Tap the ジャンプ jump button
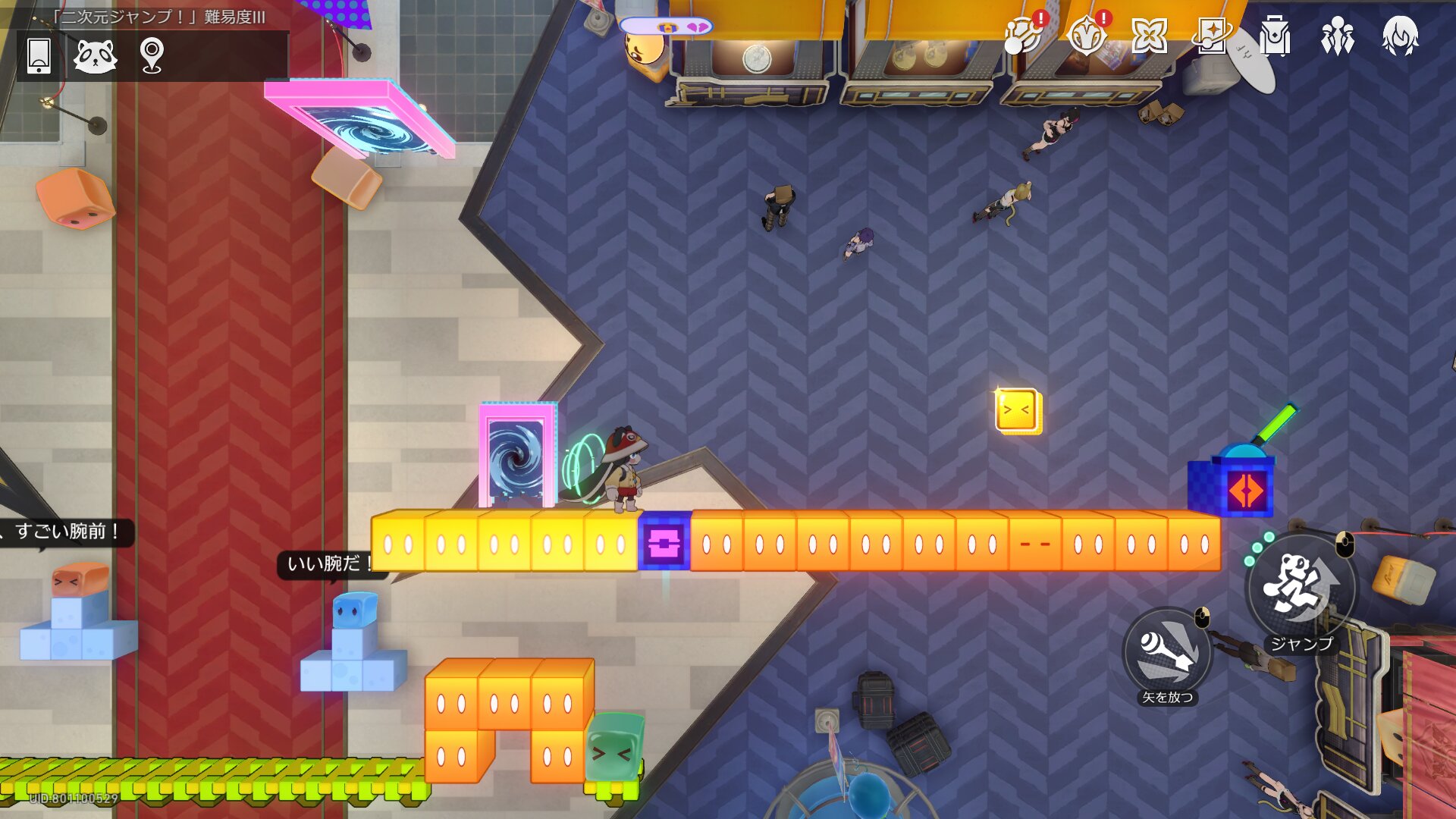The image size is (1456, 819). pyautogui.click(x=1300, y=588)
